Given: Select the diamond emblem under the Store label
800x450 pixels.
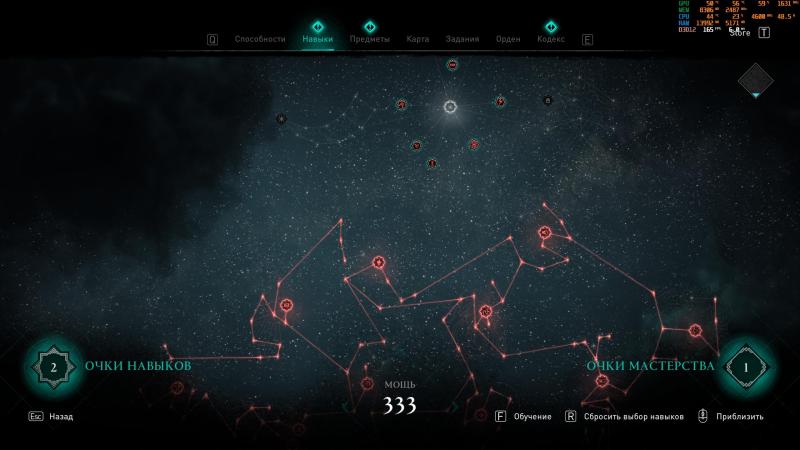Looking at the screenshot, I should 756,80.
